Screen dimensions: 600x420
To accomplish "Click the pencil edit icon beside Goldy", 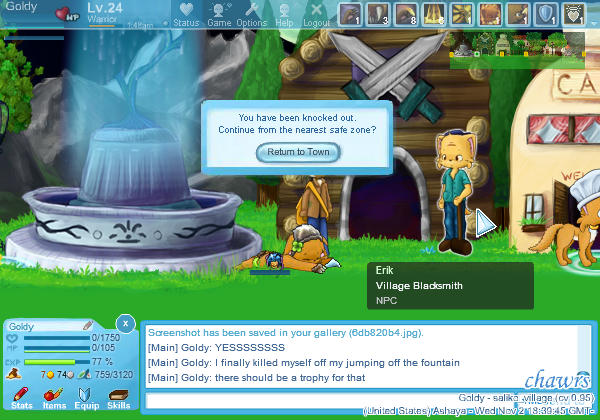I will (x=88, y=326).
